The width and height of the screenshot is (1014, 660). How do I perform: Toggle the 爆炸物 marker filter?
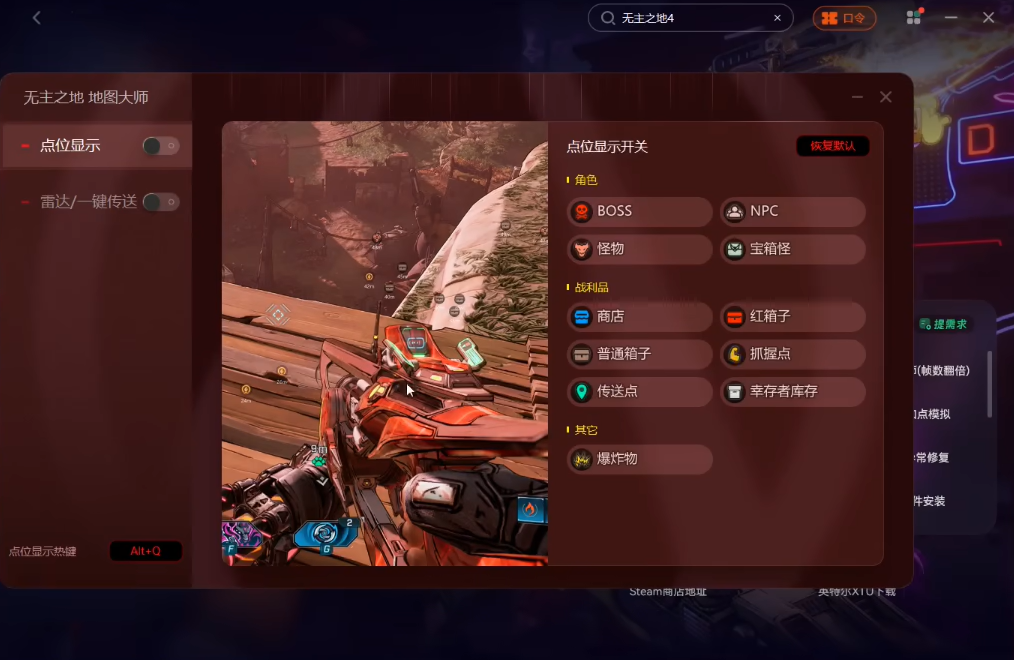640,459
